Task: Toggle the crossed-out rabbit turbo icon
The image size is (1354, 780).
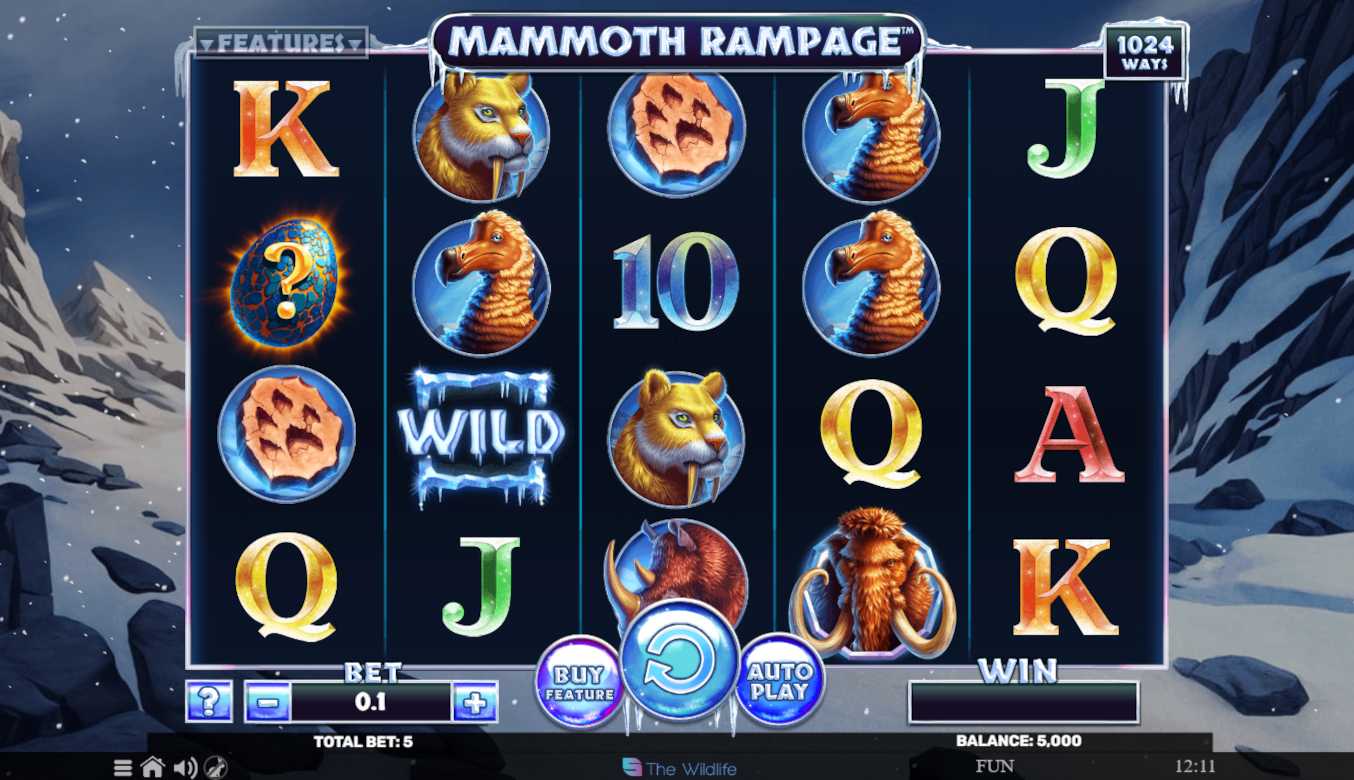Action: [216, 768]
